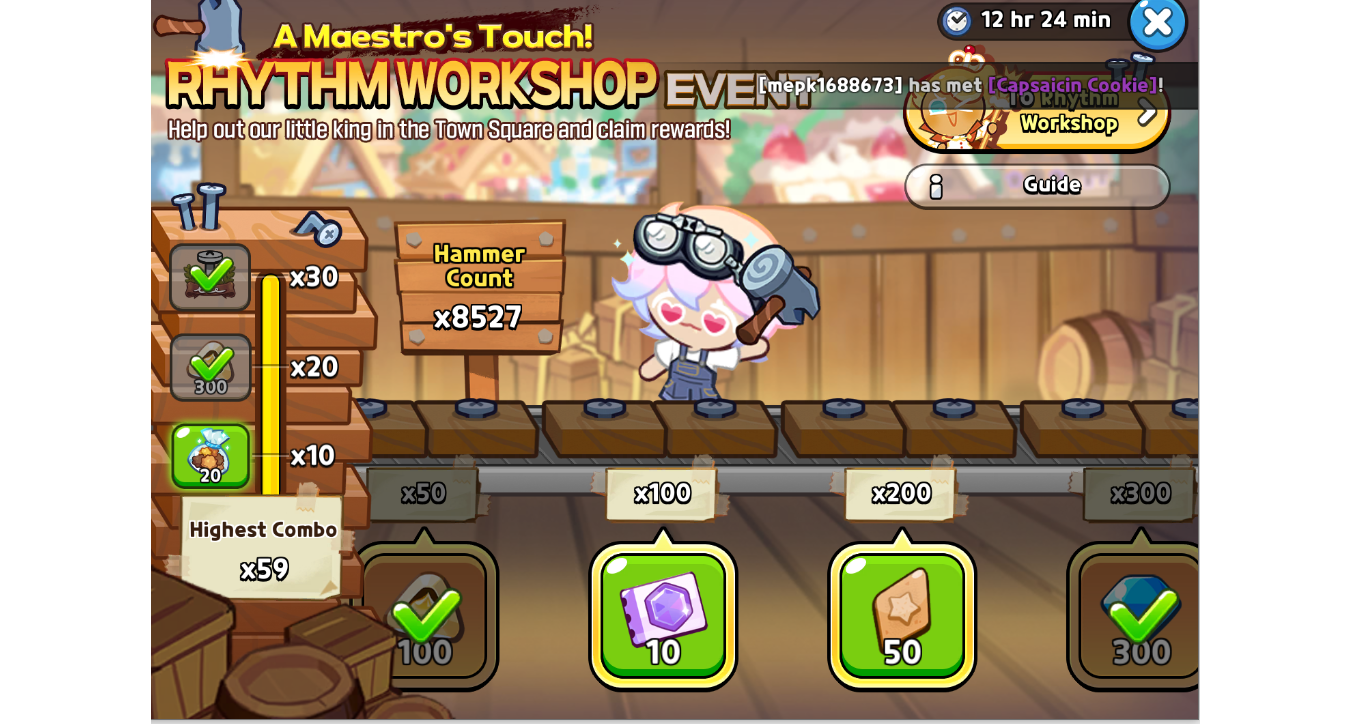Claim the x100 purple crystal ticket reward
The height and width of the screenshot is (724, 1350).
coord(663,616)
